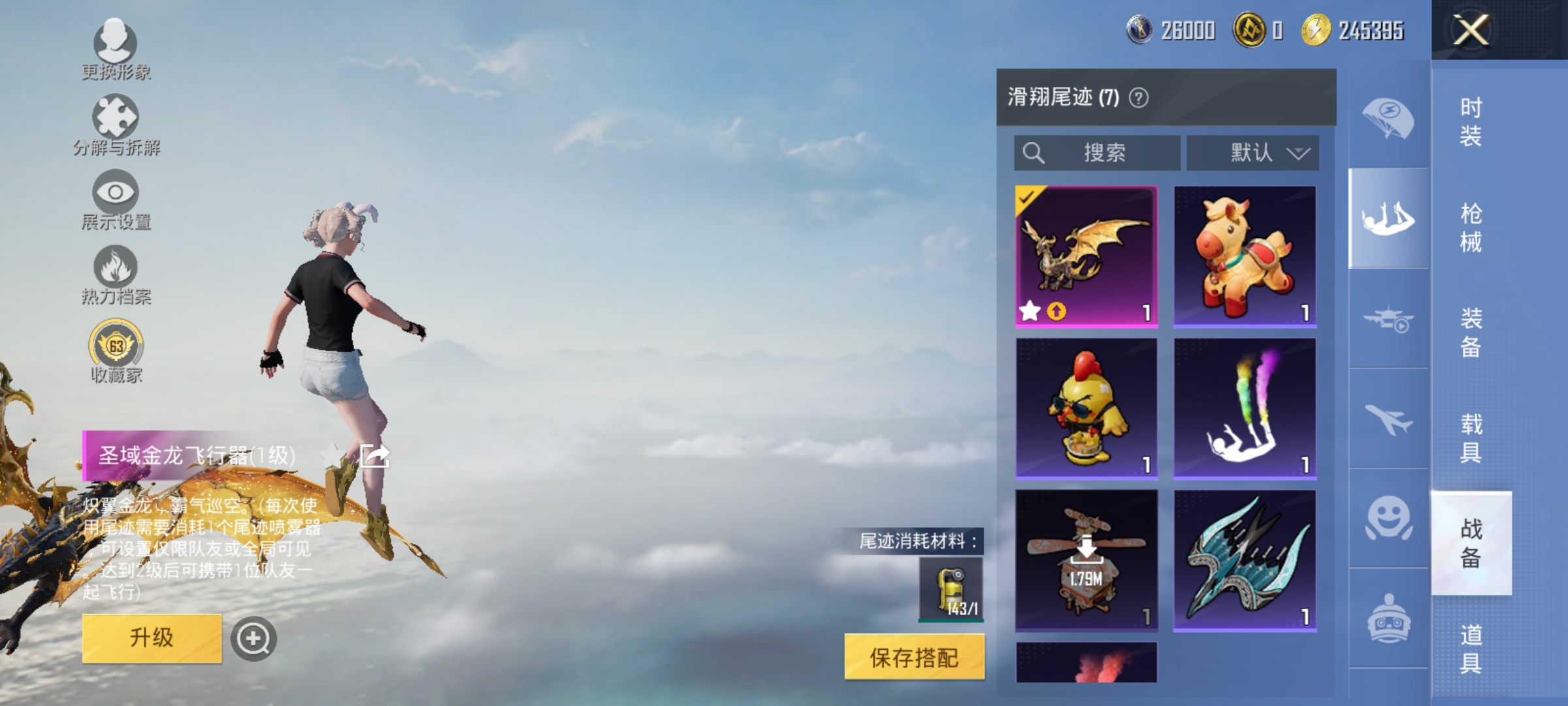Open the 默认 sorting dropdown
The width and height of the screenshot is (1568, 706).
coord(1253,152)
